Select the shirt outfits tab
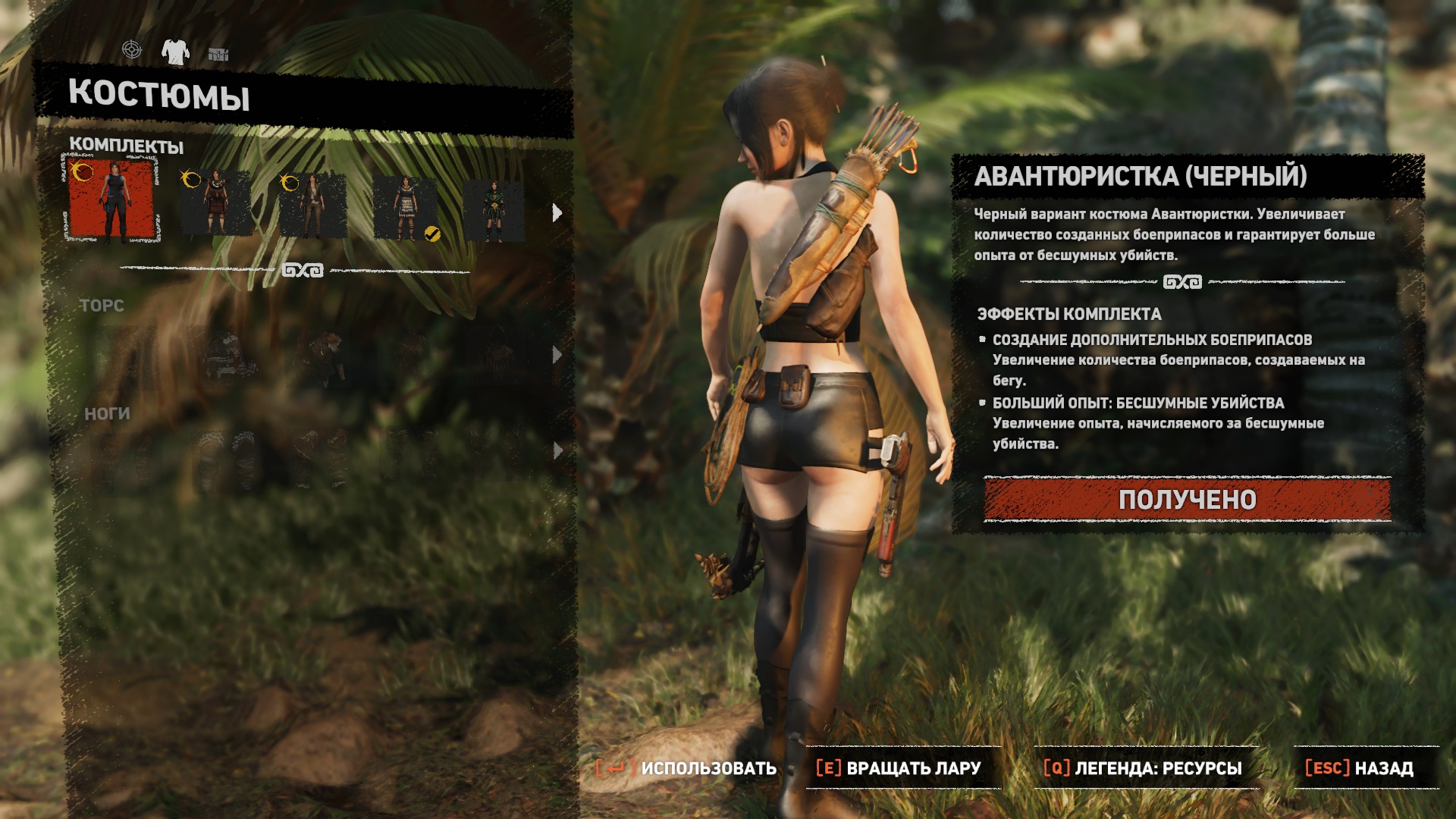Screen dimensions: 1456x819 tap(175, 52)
